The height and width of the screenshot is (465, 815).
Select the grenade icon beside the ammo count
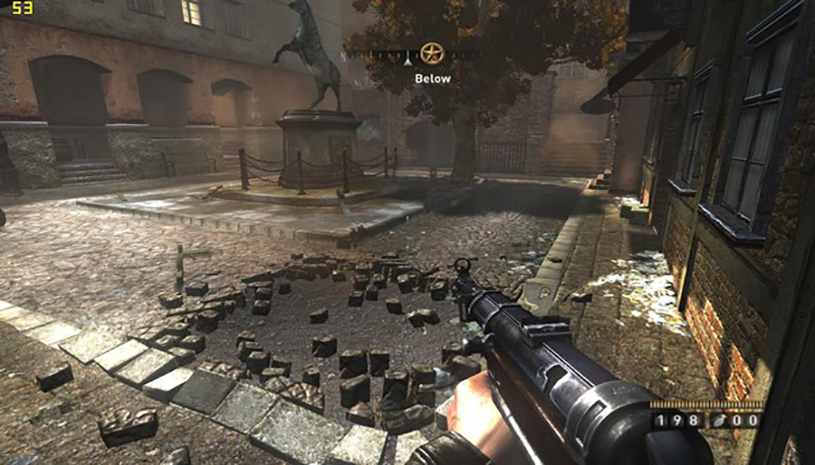click(x=718, y=422)
